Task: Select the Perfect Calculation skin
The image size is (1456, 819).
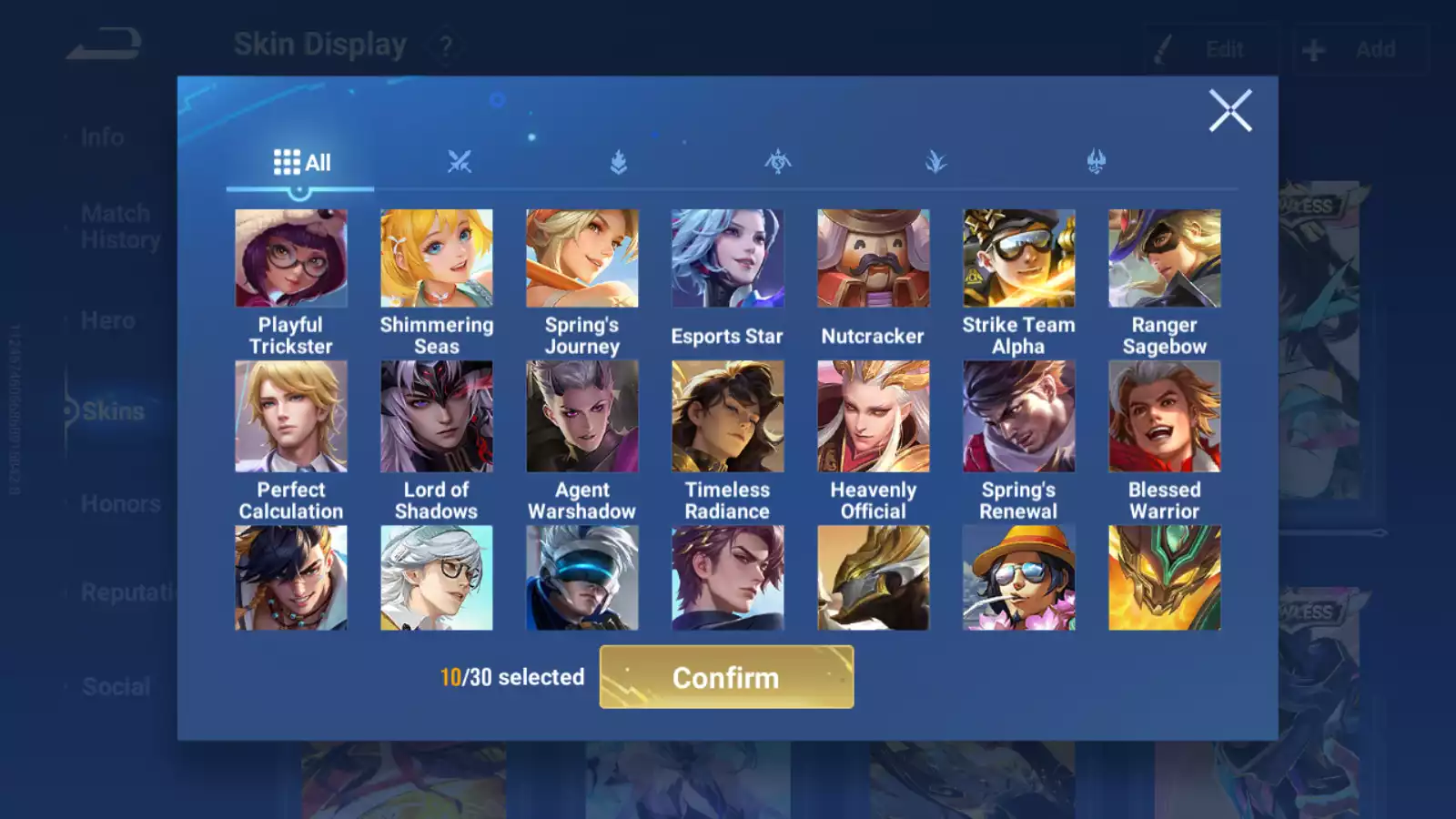Action: pyautogui.click(x=291, y=416)
